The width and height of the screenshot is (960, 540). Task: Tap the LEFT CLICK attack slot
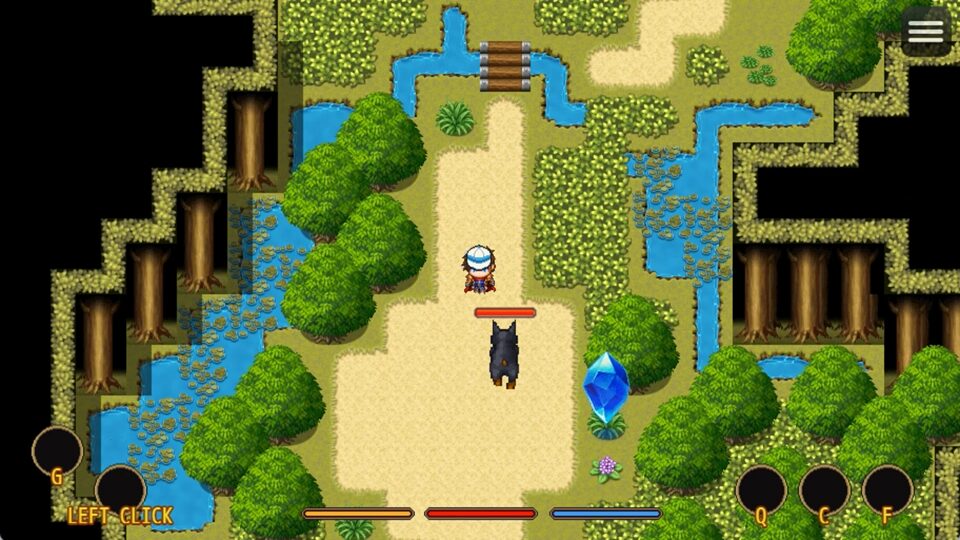point(121,490)
